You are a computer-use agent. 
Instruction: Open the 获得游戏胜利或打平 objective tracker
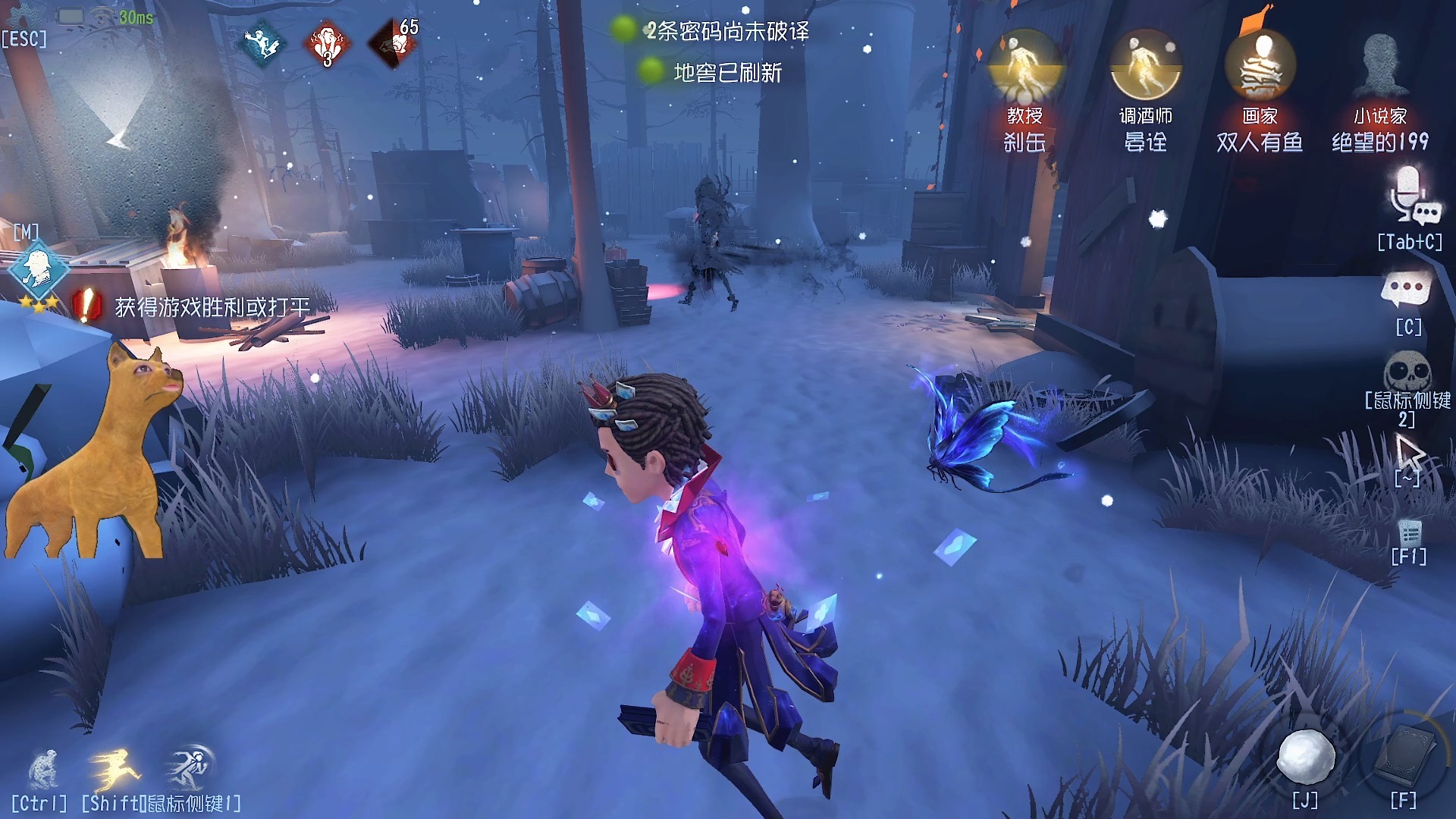click(212, 307)
